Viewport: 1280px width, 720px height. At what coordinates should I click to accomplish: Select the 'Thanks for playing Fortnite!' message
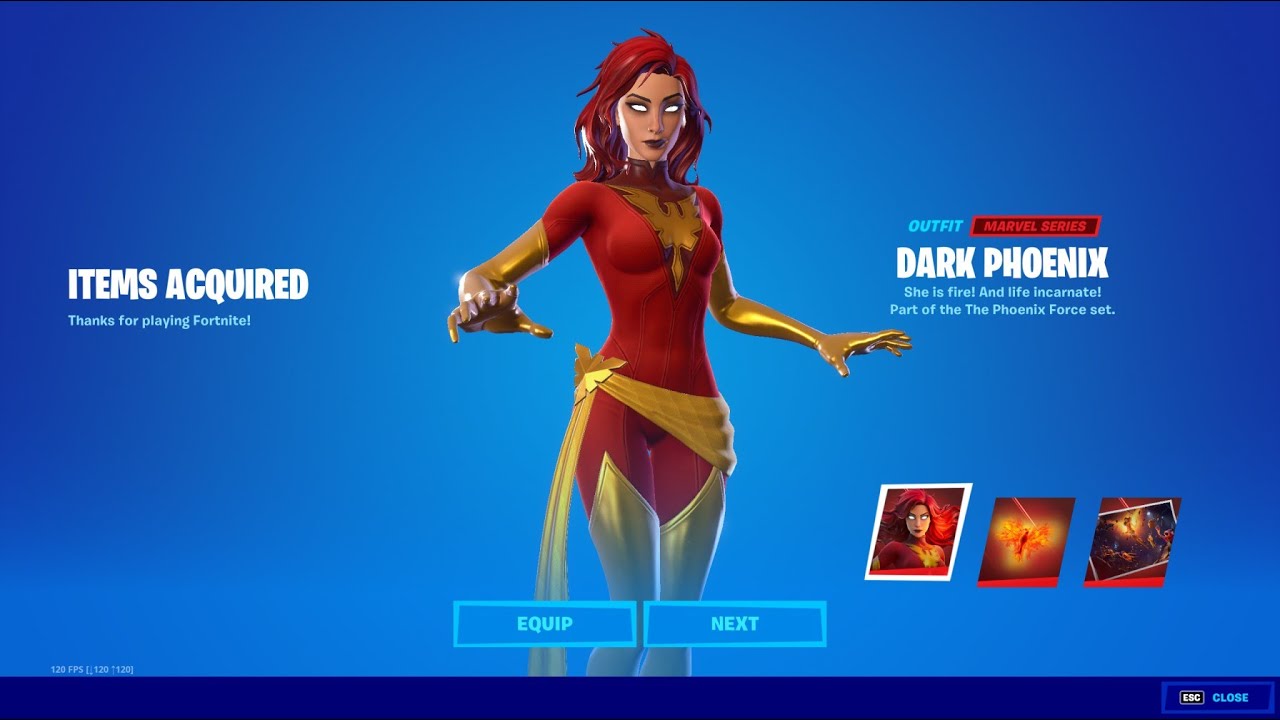159,321
